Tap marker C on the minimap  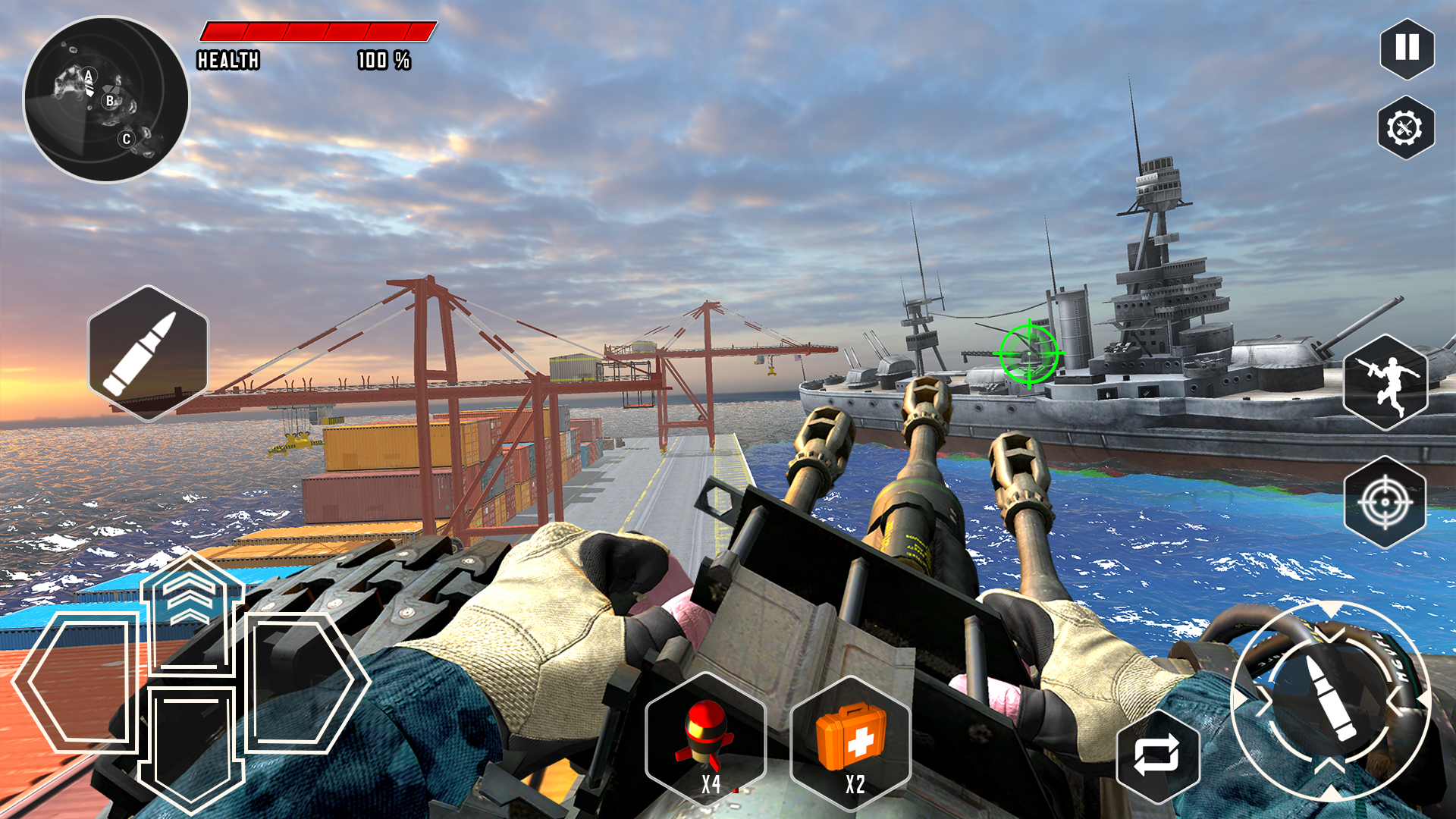click(x=126, y=138)
